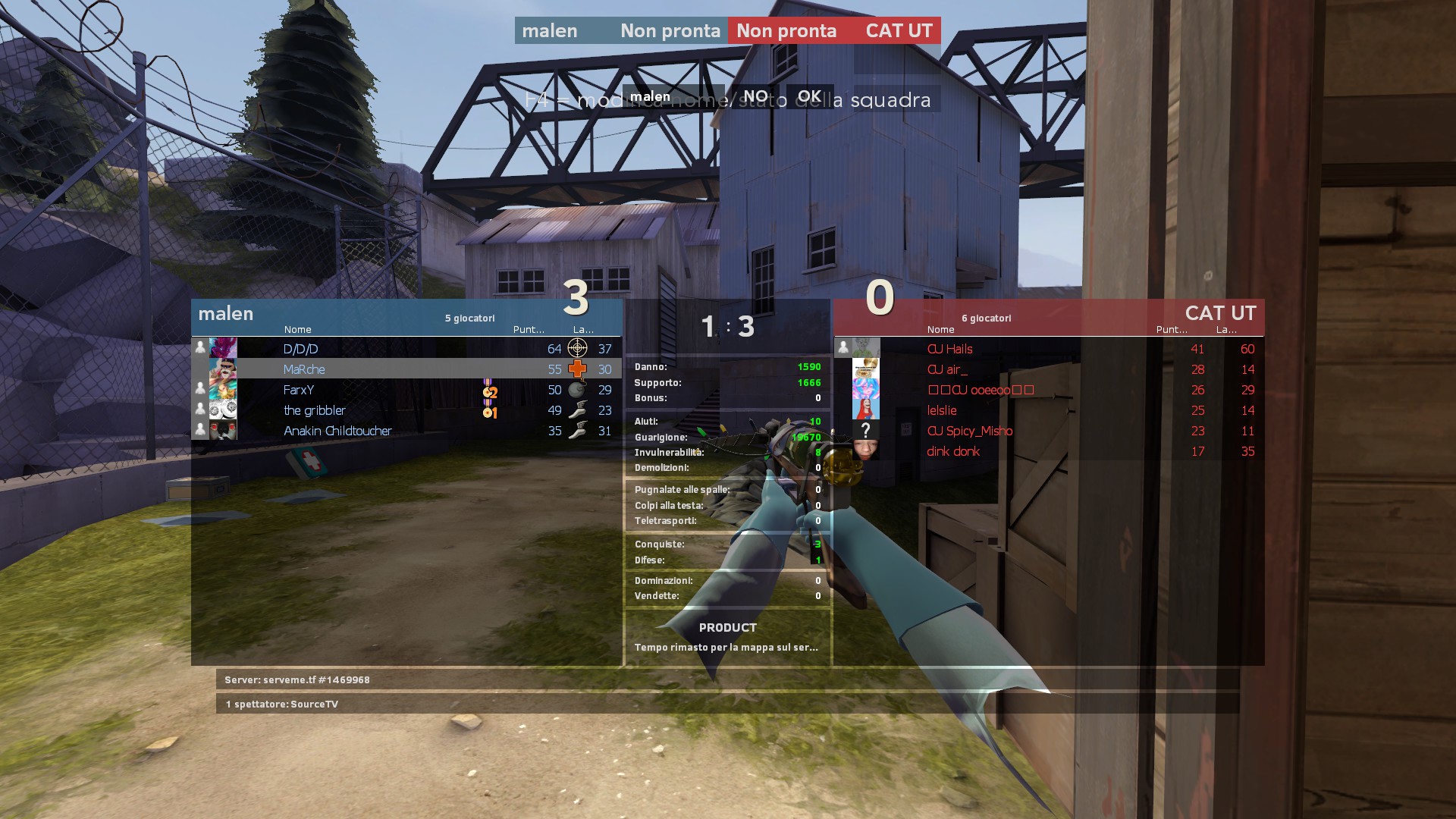The image size is (1456, 819).
Task: Choose the MaRche scoreboard row
Action: (x=304, y=369)
